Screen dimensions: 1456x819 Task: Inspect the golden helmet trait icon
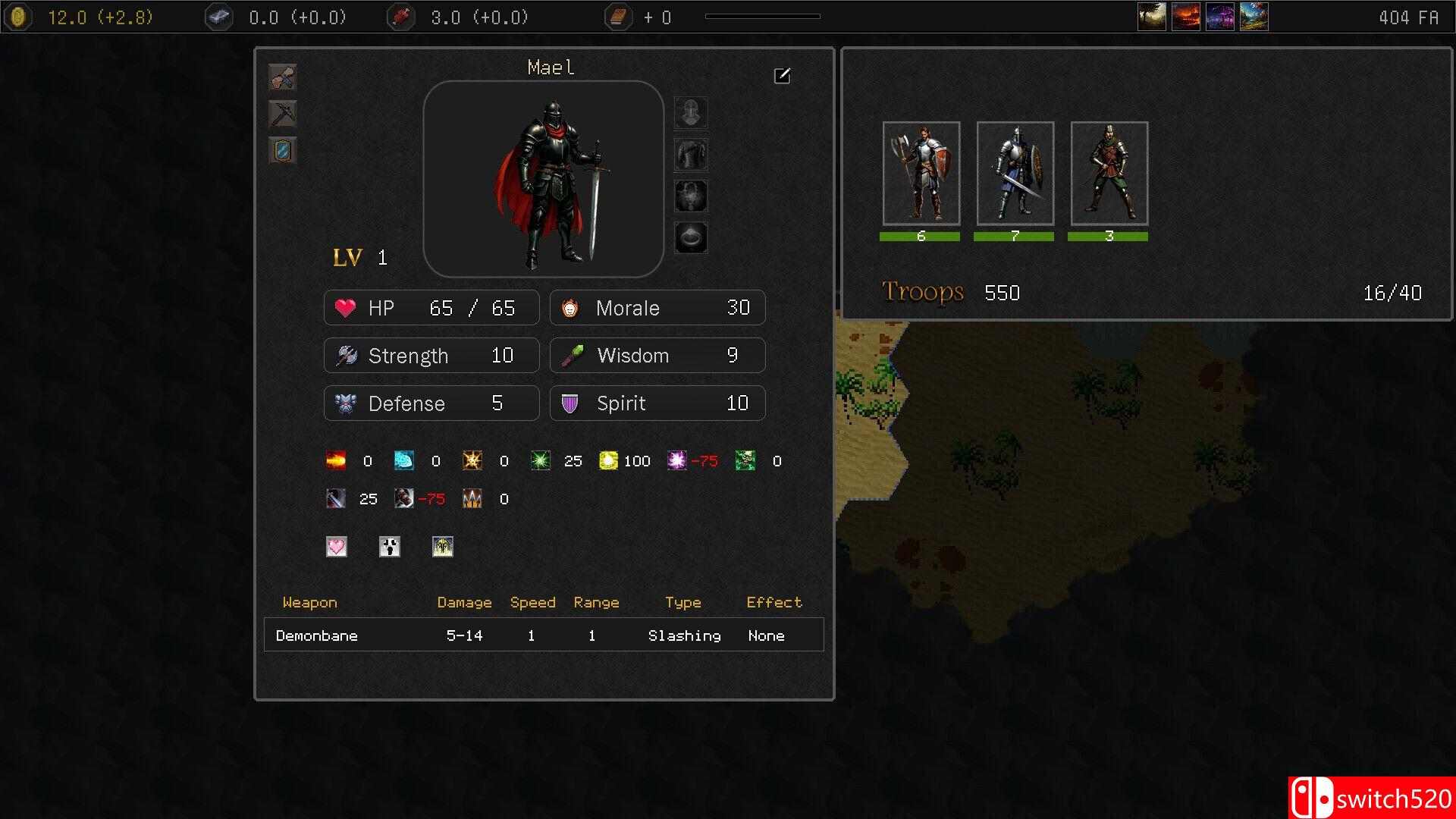(443, 547)
